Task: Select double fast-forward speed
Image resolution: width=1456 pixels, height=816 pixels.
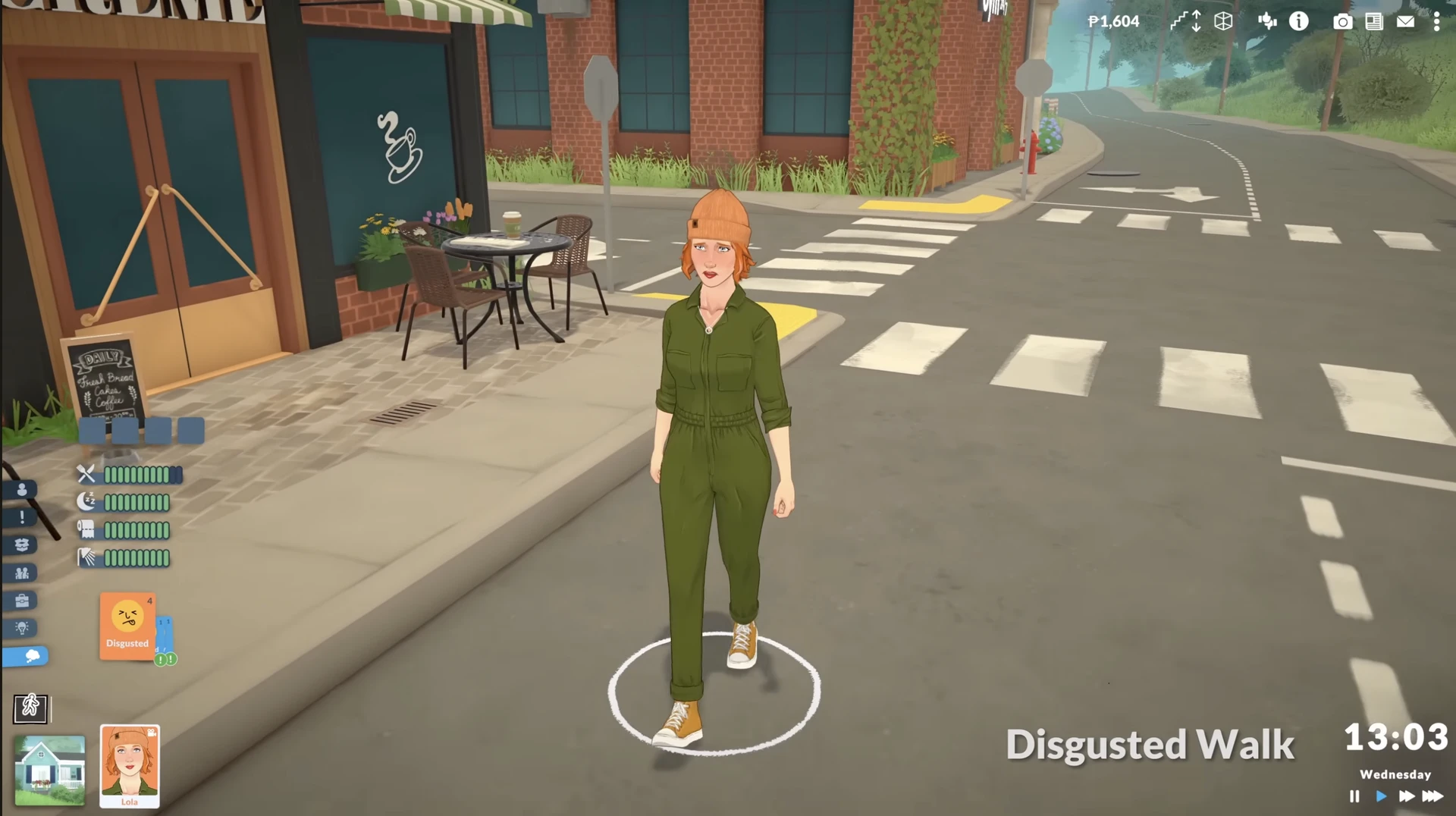Action: 1407,796
